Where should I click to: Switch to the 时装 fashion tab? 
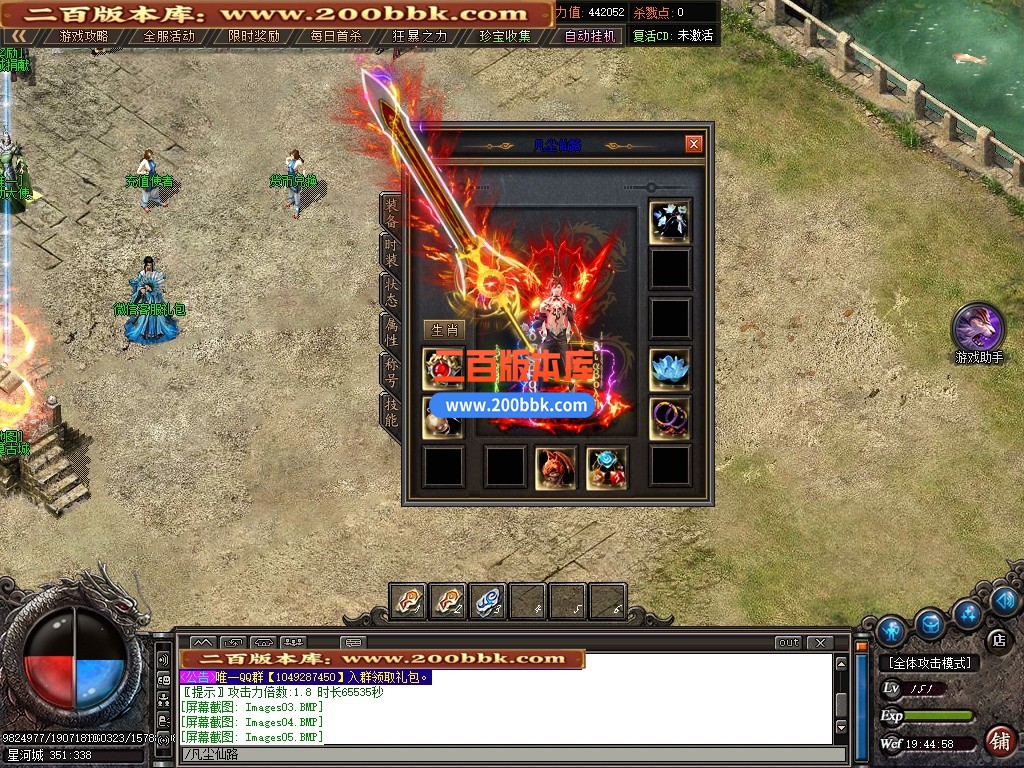391,250
